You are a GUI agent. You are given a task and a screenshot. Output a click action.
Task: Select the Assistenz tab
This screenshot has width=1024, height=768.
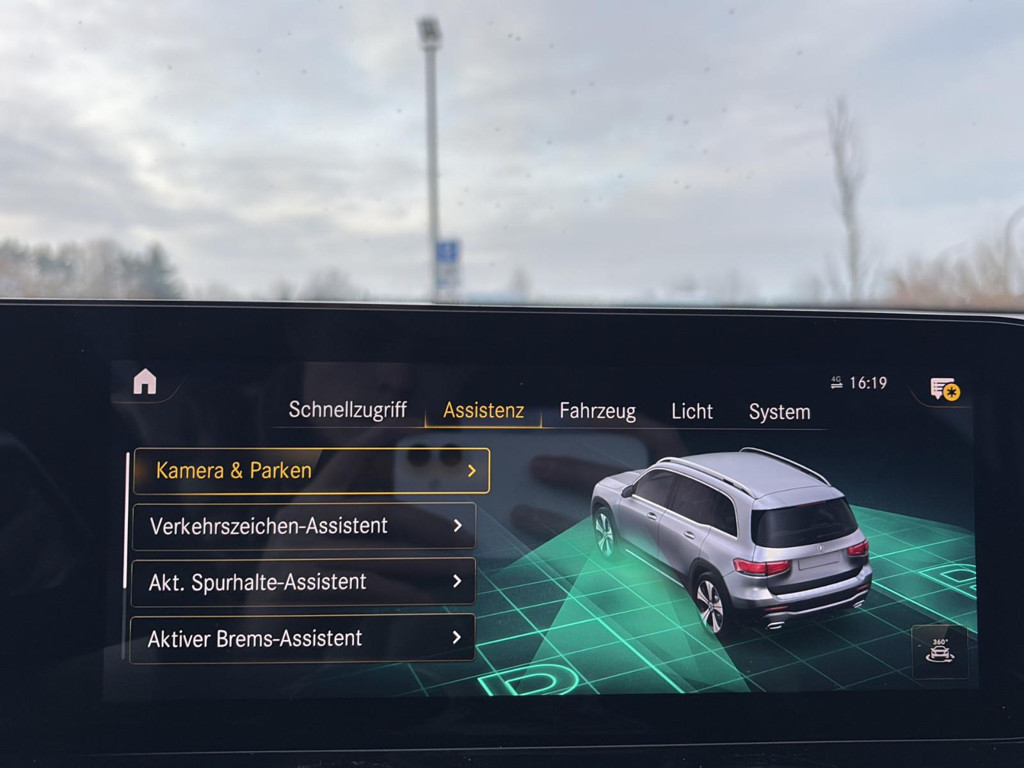(x=483, y=411)
